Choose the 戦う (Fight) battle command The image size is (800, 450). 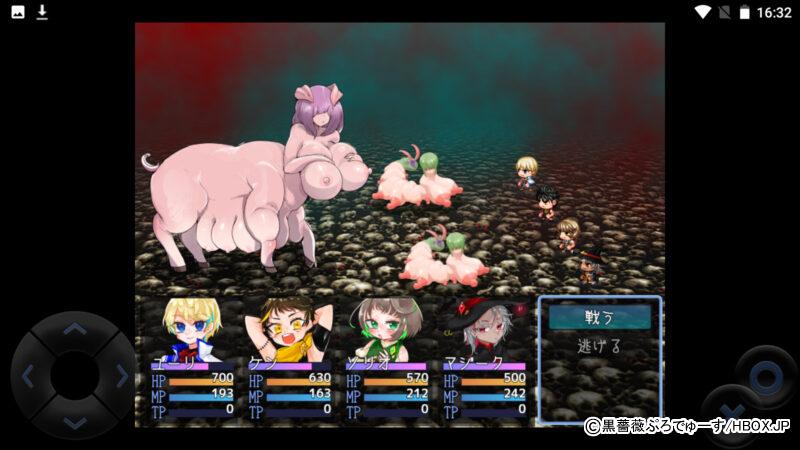coord(599,317)
